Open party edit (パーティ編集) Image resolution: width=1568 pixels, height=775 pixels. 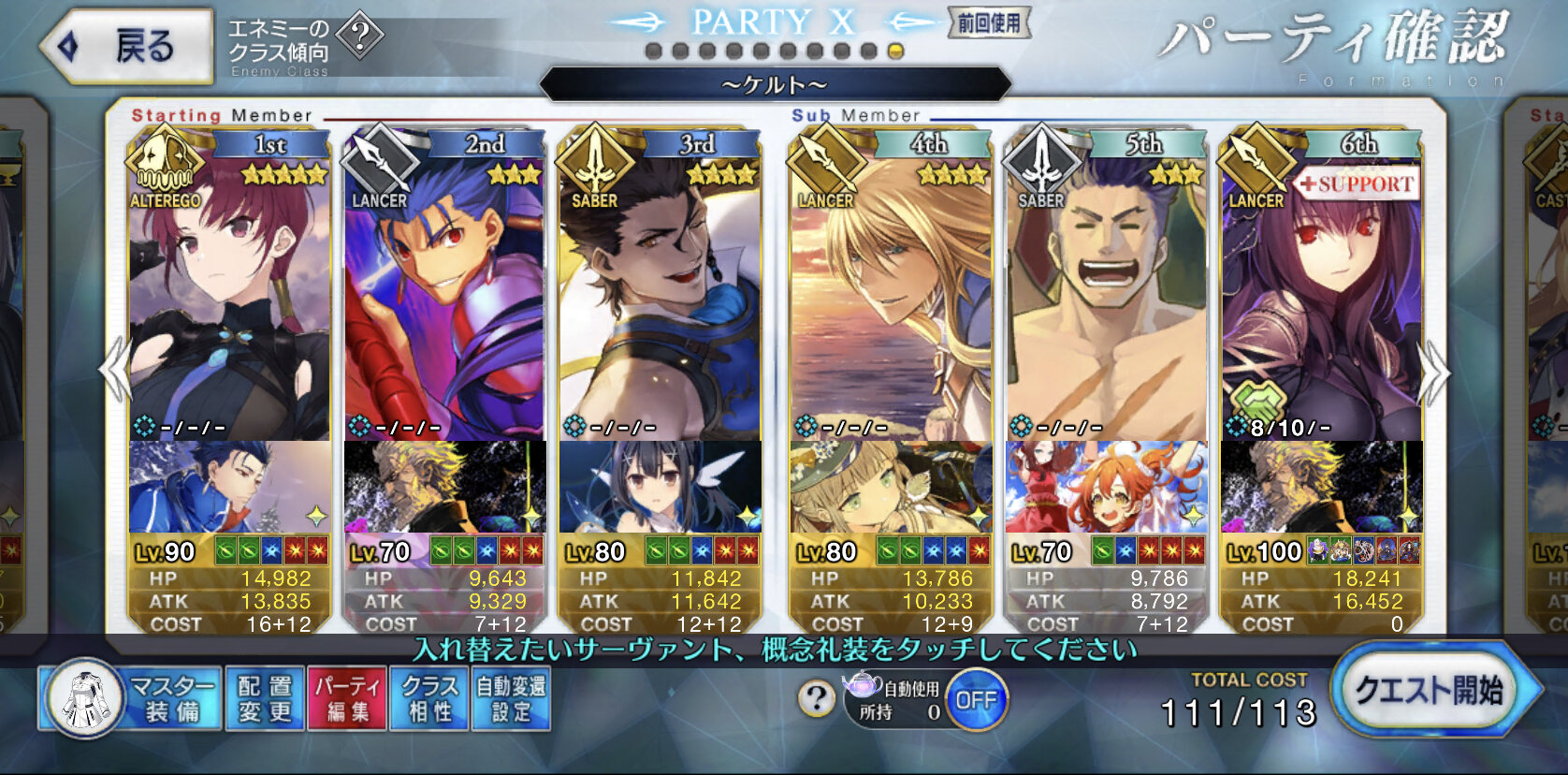tap(347, 698)
